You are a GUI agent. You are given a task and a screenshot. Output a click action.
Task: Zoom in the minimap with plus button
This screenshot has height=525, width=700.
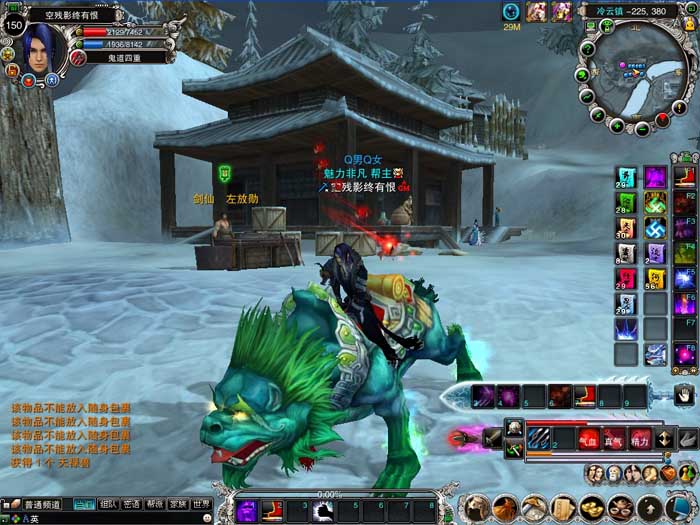618,125
